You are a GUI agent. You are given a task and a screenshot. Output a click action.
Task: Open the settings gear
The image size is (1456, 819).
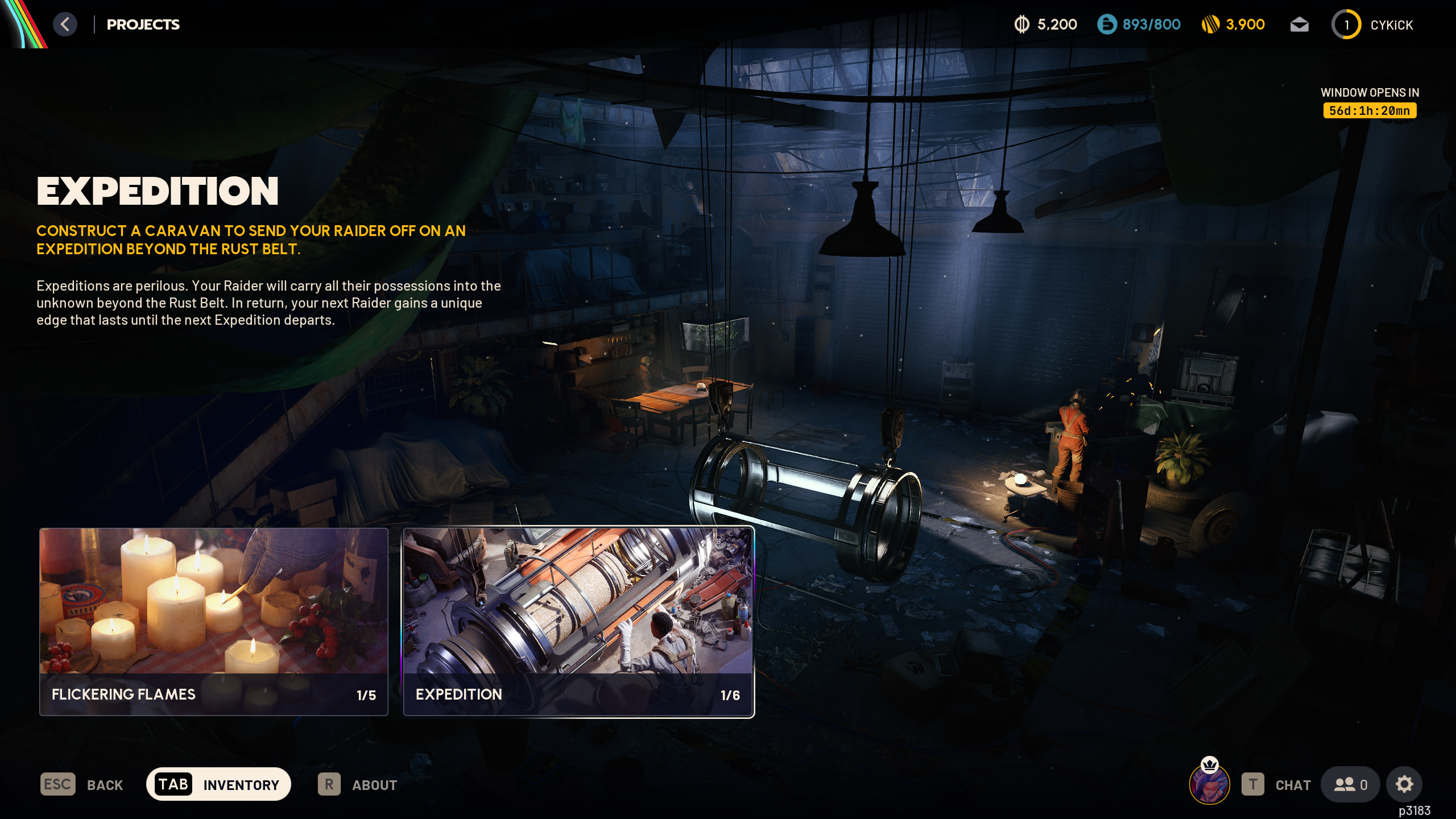1404,784
